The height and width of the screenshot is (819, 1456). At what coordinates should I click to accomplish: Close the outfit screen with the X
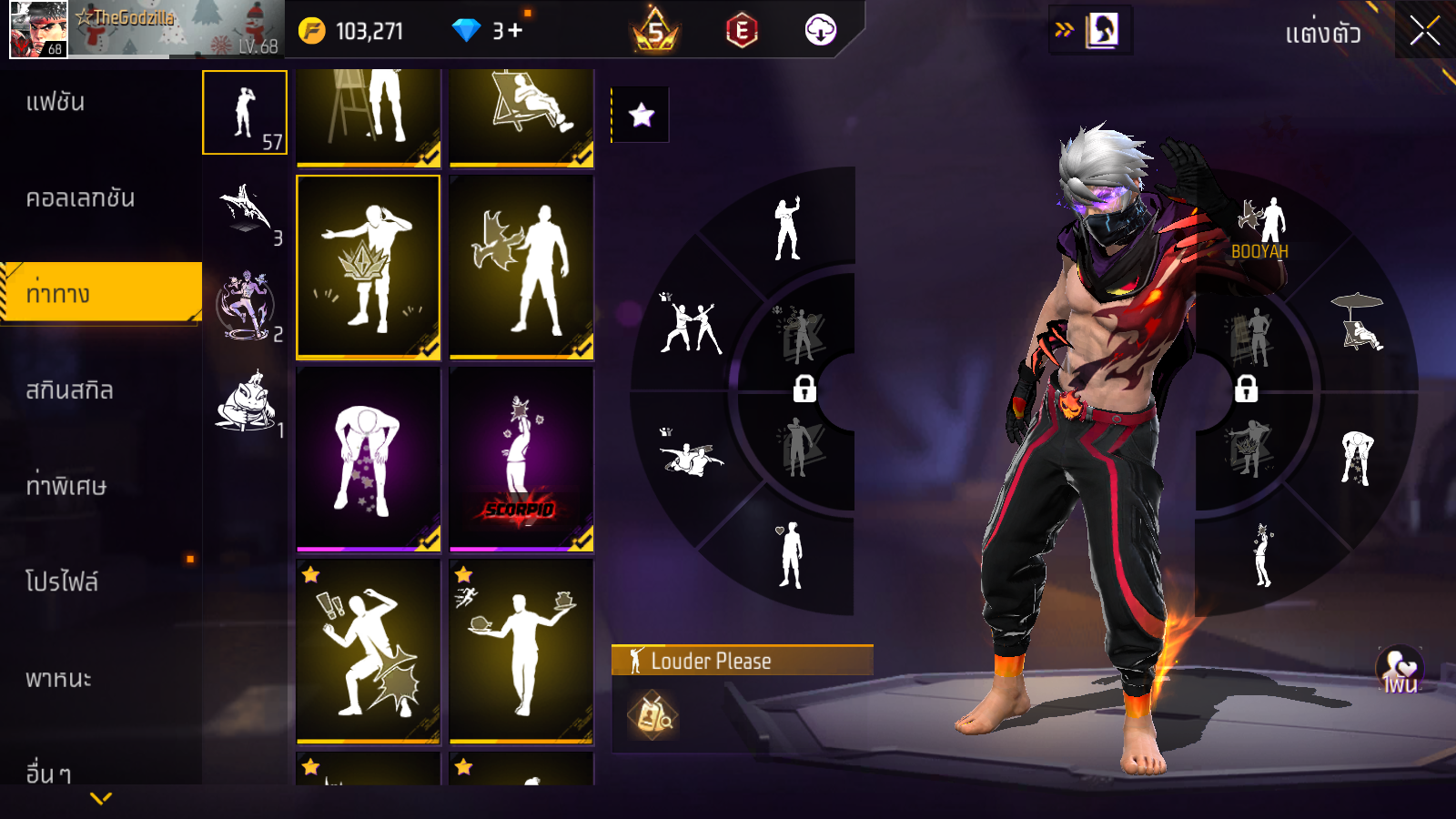[1424, 31]
